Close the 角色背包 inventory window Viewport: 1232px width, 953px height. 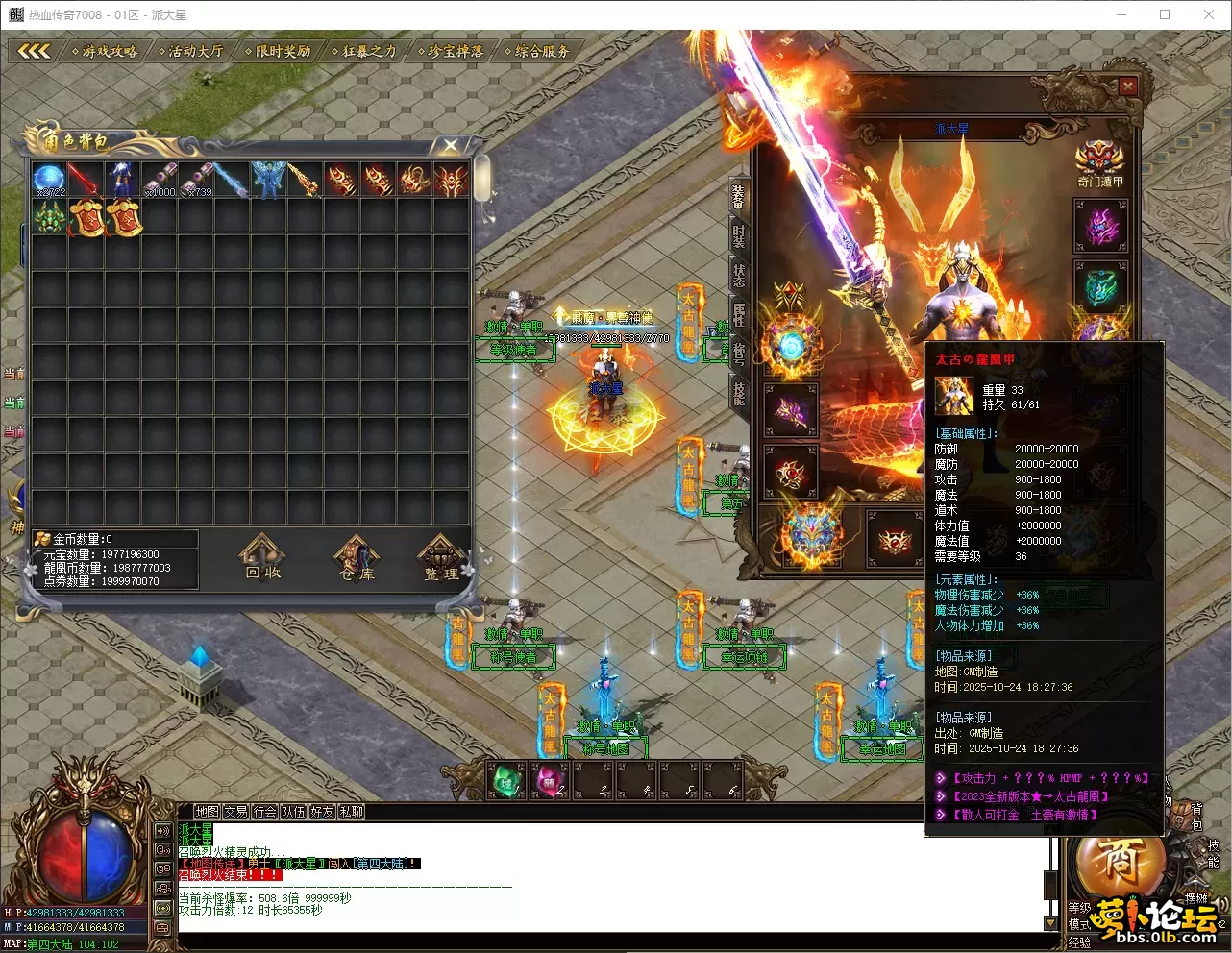tap(450, 145)
